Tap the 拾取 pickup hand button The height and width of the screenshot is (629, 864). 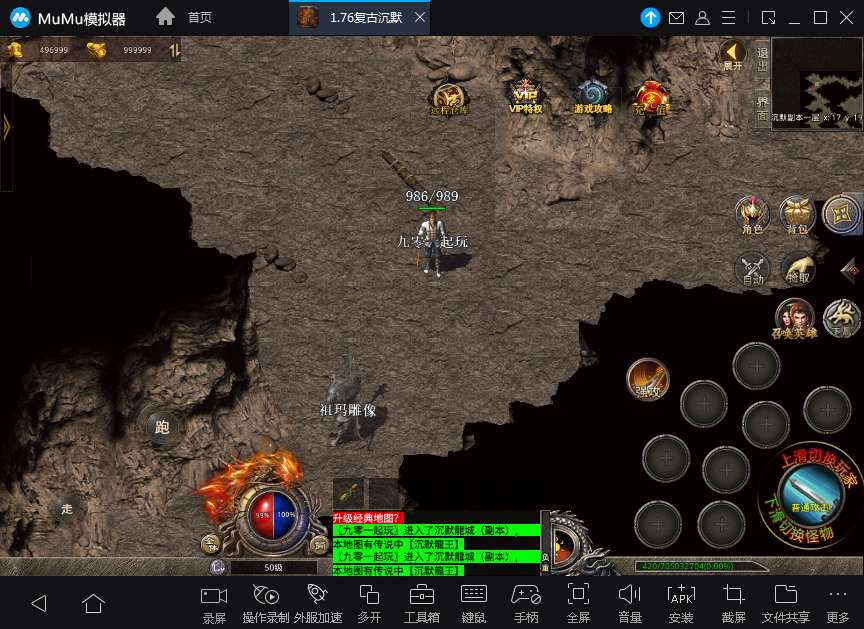(798, 269)
